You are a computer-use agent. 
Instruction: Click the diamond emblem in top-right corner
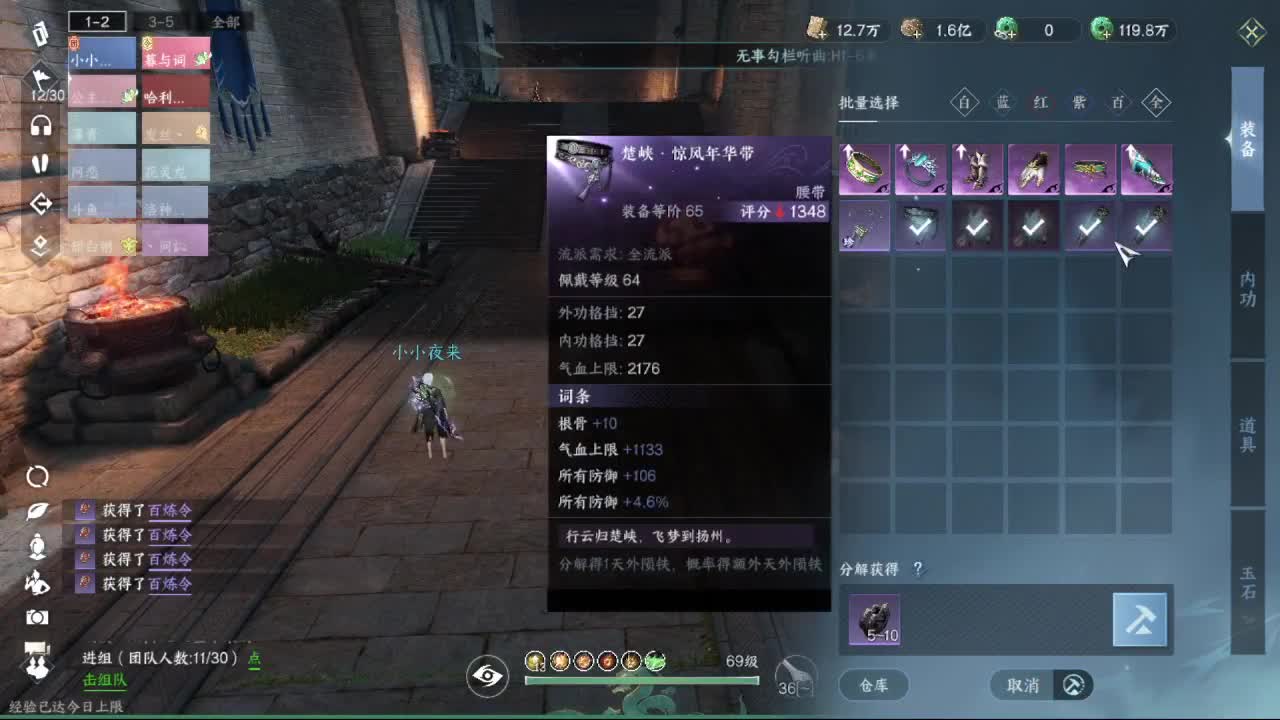pyautogui.click(x=1251, y=31)
